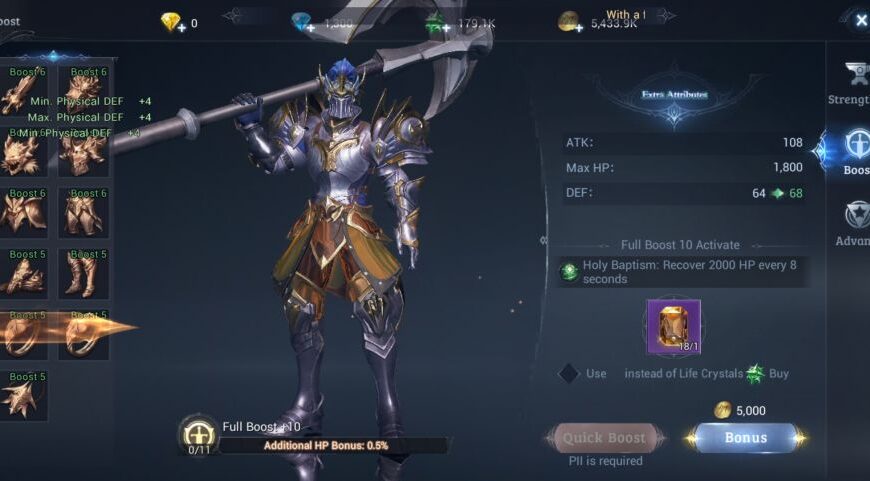Close the boost screen with X
The image size is (870, 481).
pyautogui.click(x=860, y=20)
